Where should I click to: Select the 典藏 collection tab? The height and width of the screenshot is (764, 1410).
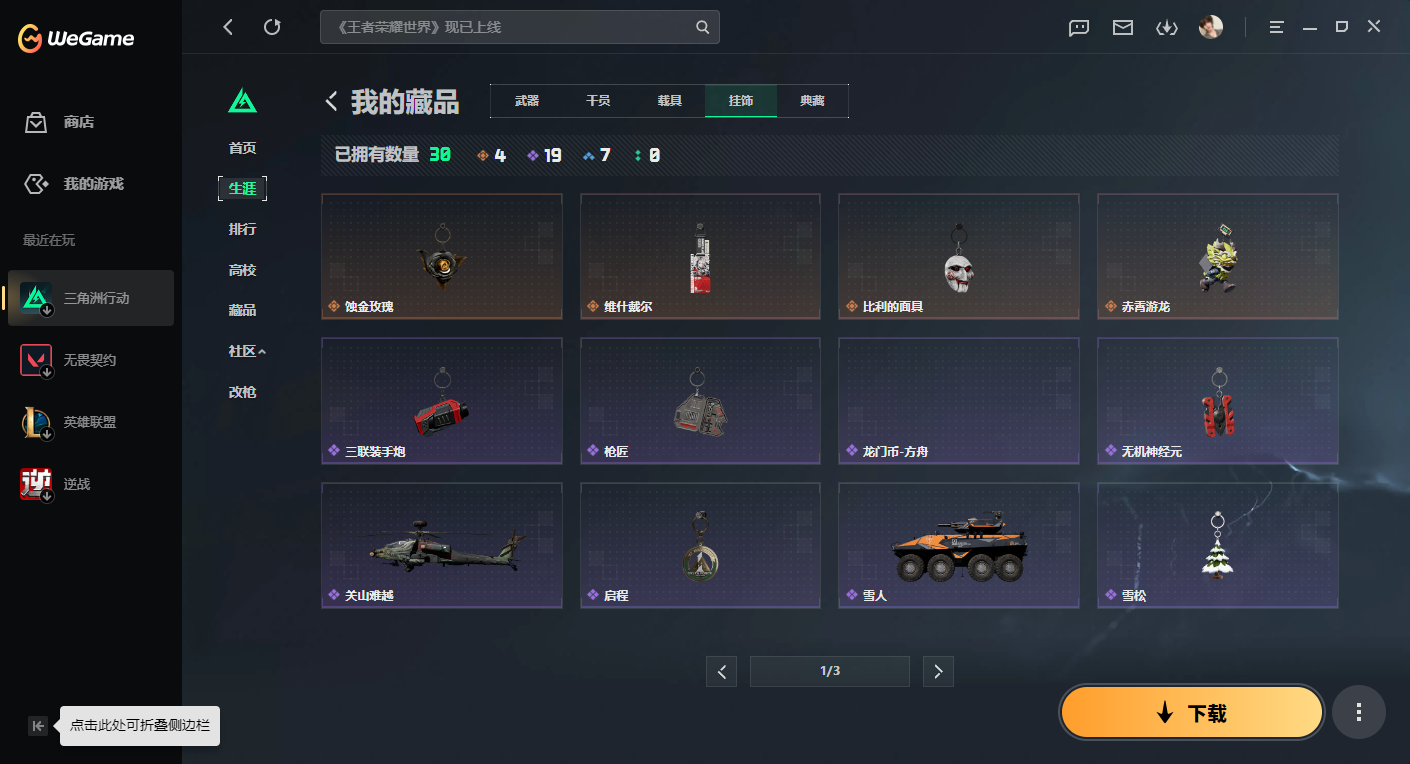pos(813,100)
